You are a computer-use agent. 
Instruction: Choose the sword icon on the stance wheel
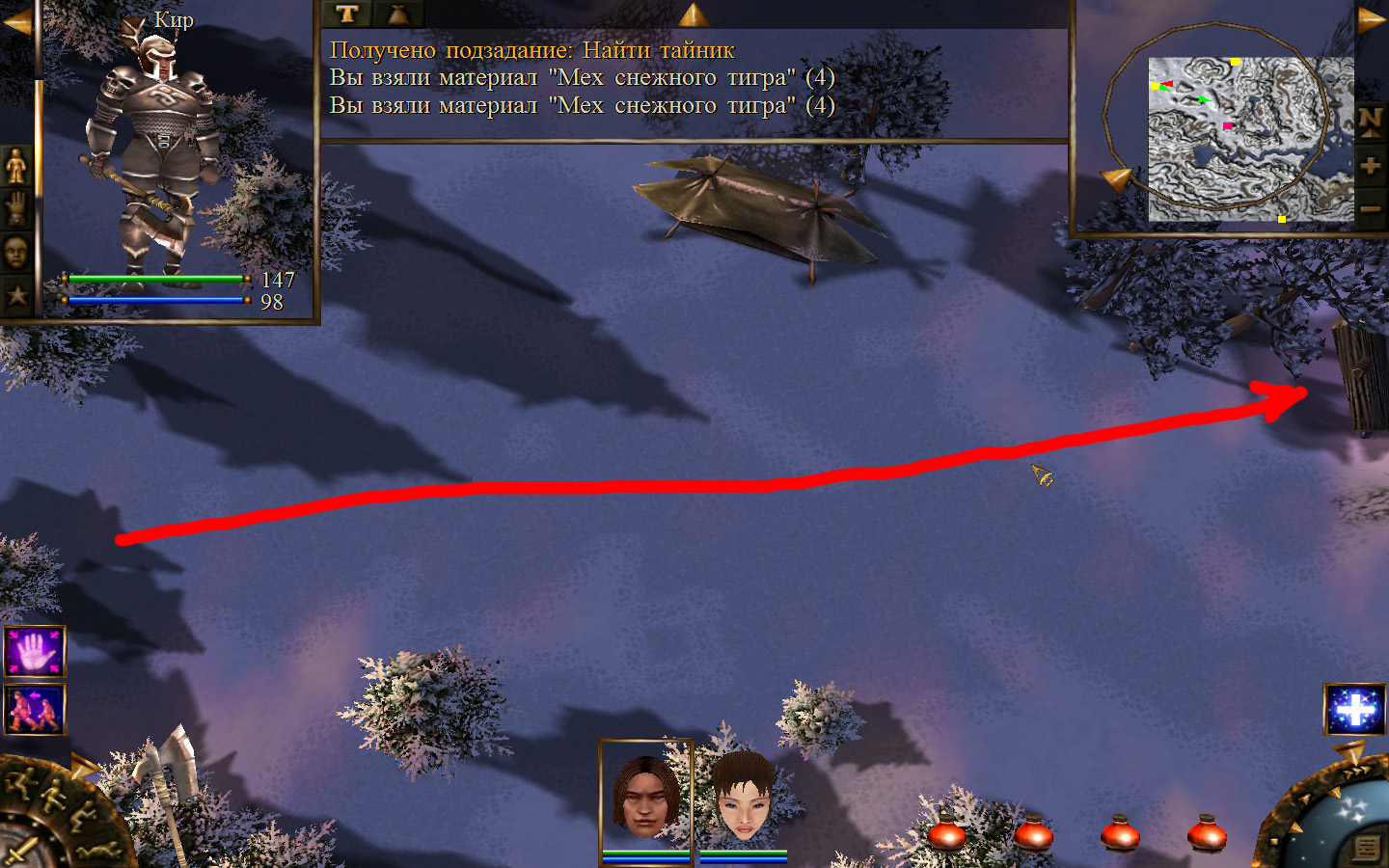tap(19, 853)
